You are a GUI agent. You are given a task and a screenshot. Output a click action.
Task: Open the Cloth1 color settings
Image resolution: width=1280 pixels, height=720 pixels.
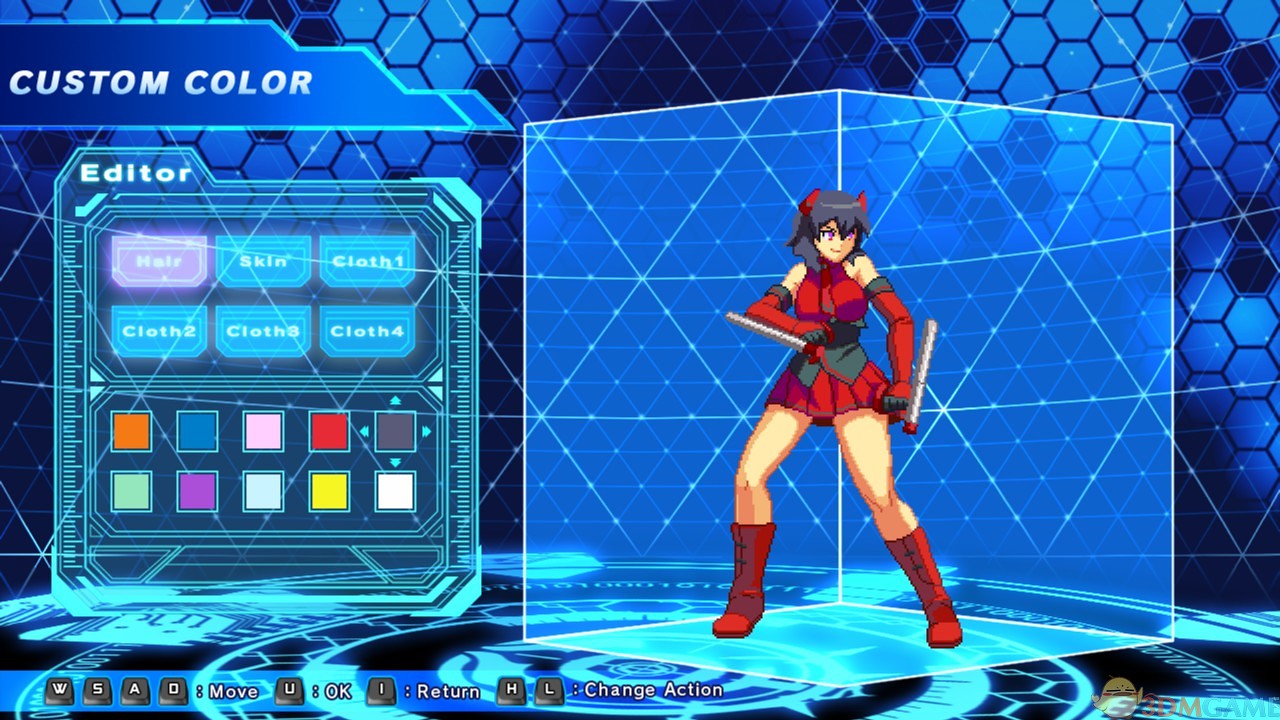[x=366, y=261]
